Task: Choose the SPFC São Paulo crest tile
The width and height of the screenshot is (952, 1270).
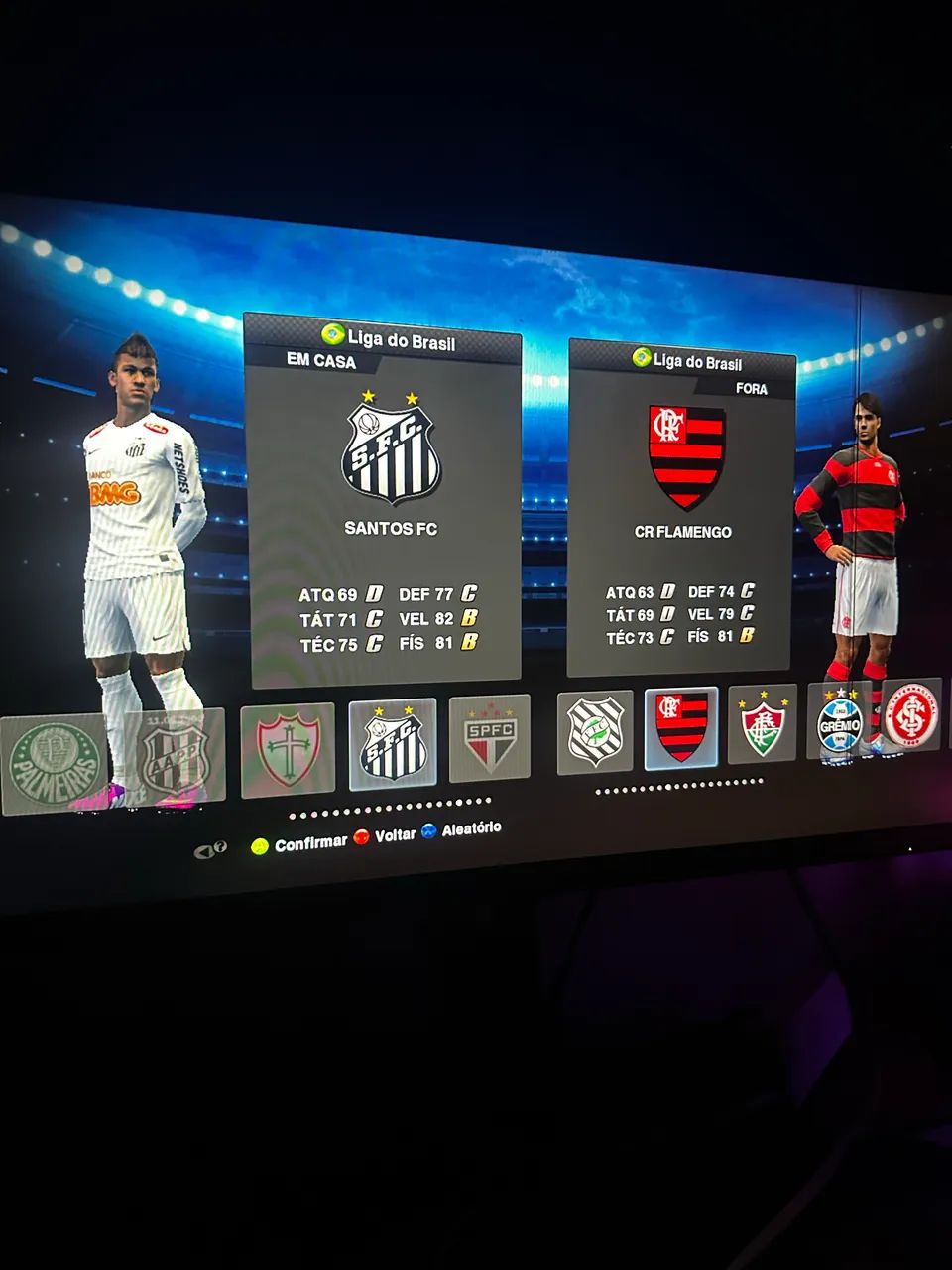Action: coord(490,737)
